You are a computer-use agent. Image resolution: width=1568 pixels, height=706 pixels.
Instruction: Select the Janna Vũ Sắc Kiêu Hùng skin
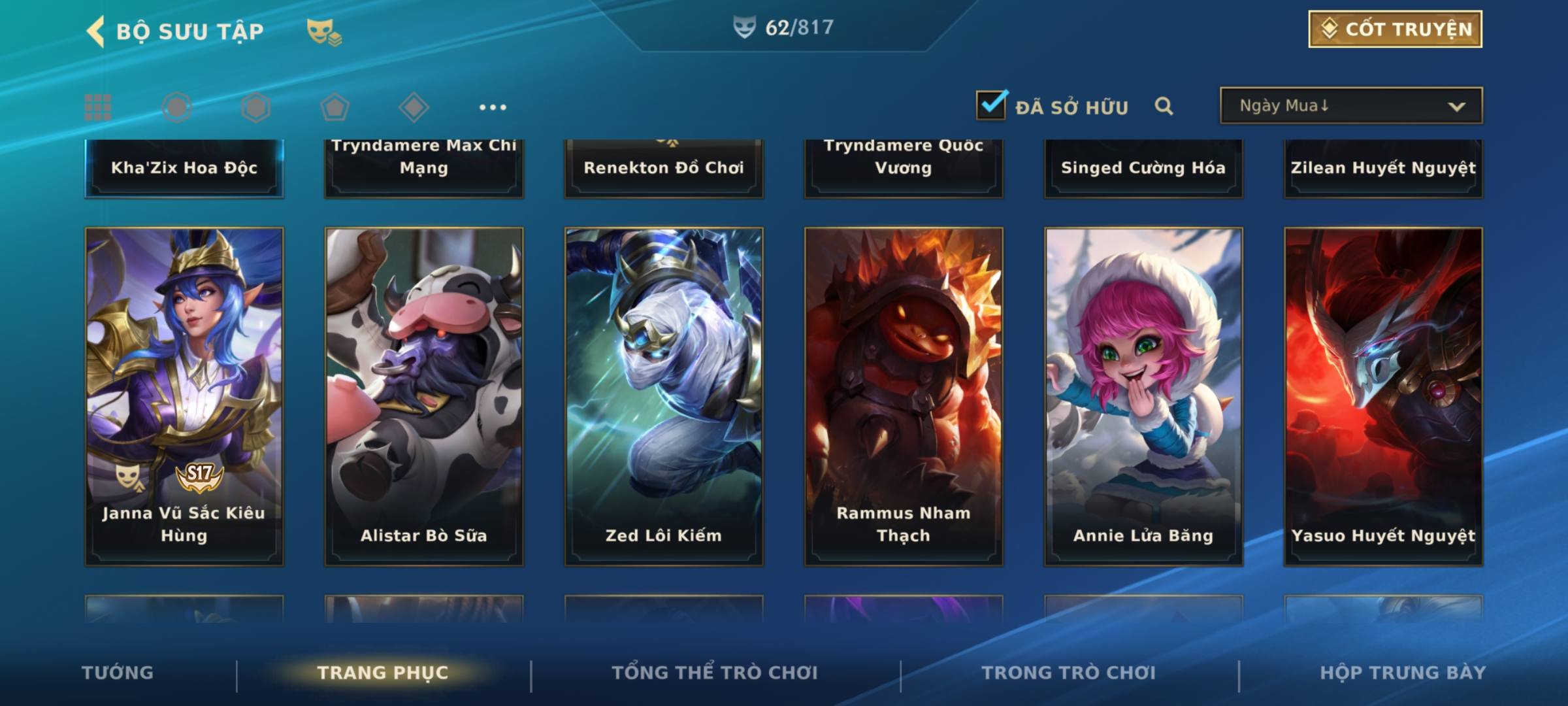pyautogui.click(x=184, y=396)
